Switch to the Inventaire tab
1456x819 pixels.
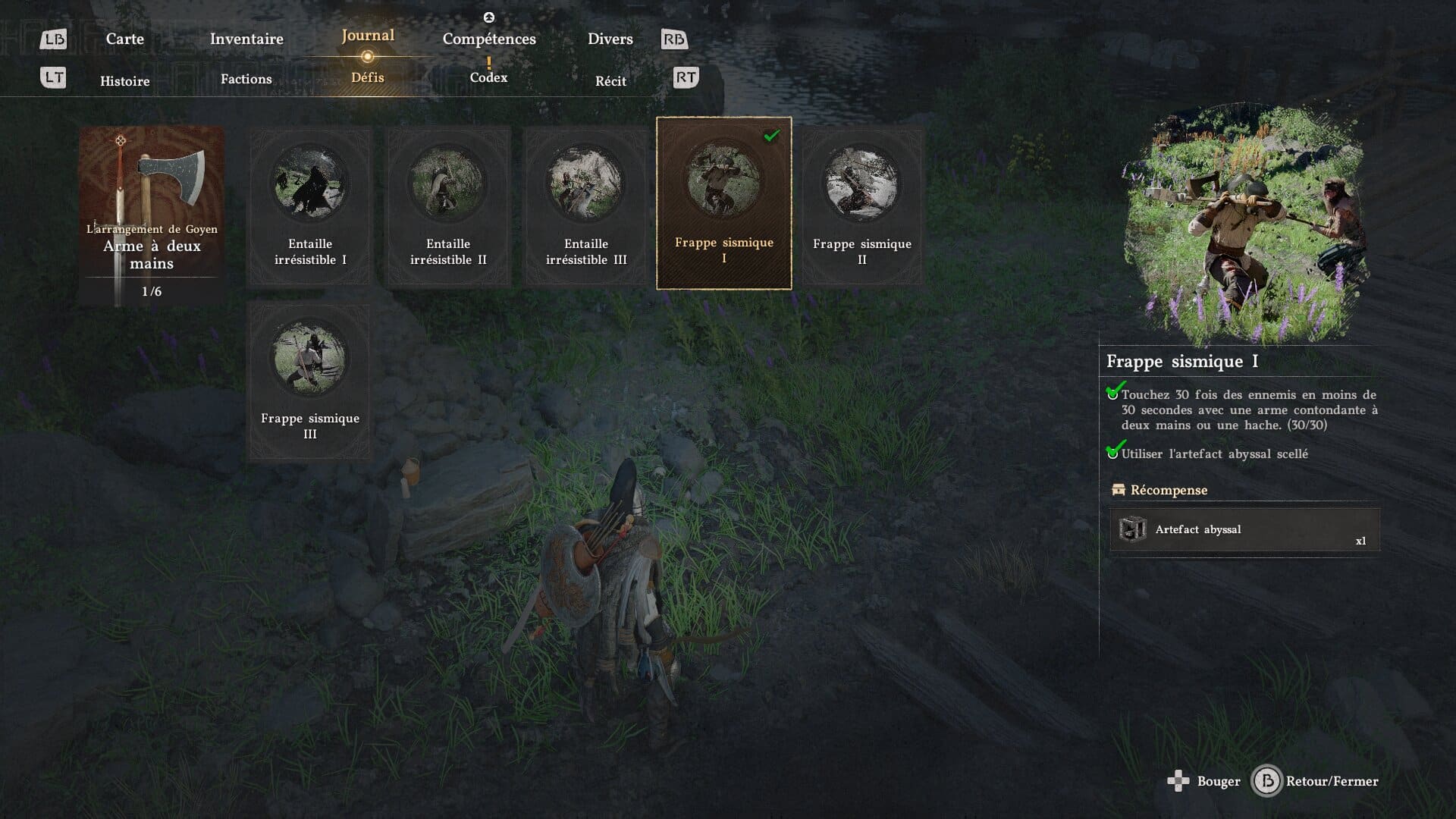(x=246, y=39)
